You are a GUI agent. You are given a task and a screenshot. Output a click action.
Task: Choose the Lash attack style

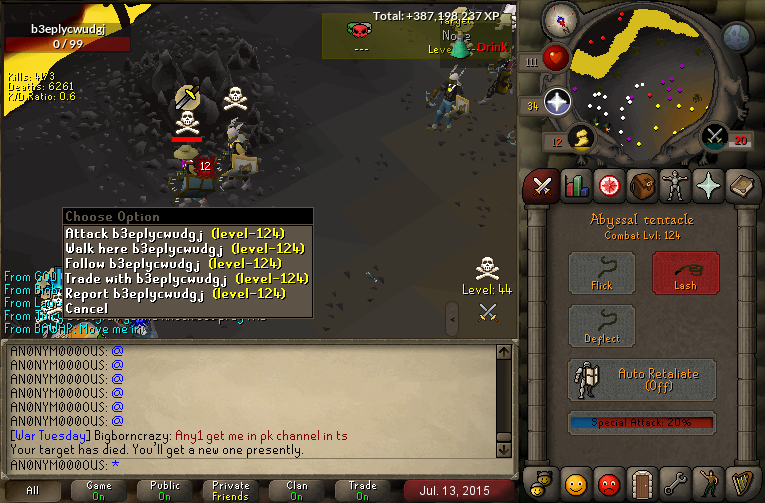[x=685, y=273]
